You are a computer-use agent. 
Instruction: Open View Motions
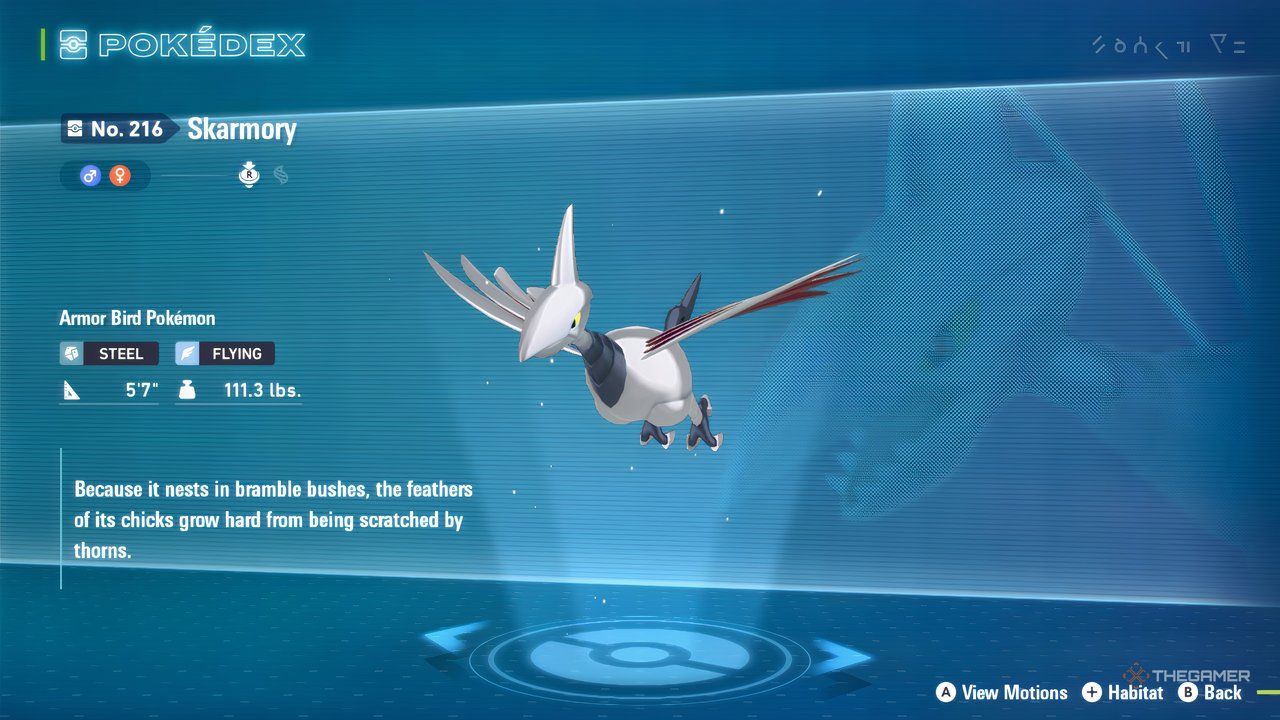(x=1002, y=692)
